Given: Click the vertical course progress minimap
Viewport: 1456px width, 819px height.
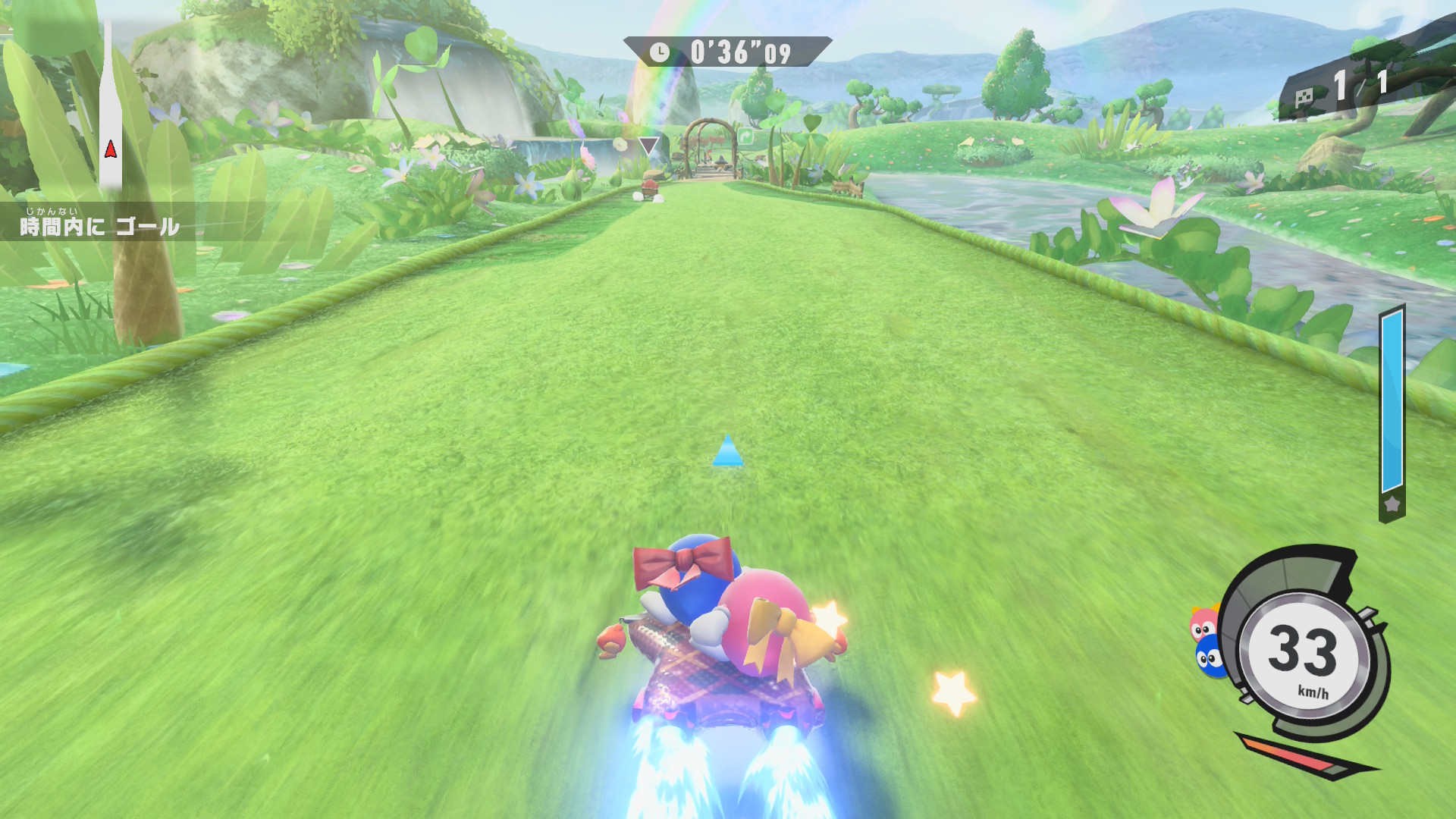Looking at the screenshot, I should click(111, 106).
